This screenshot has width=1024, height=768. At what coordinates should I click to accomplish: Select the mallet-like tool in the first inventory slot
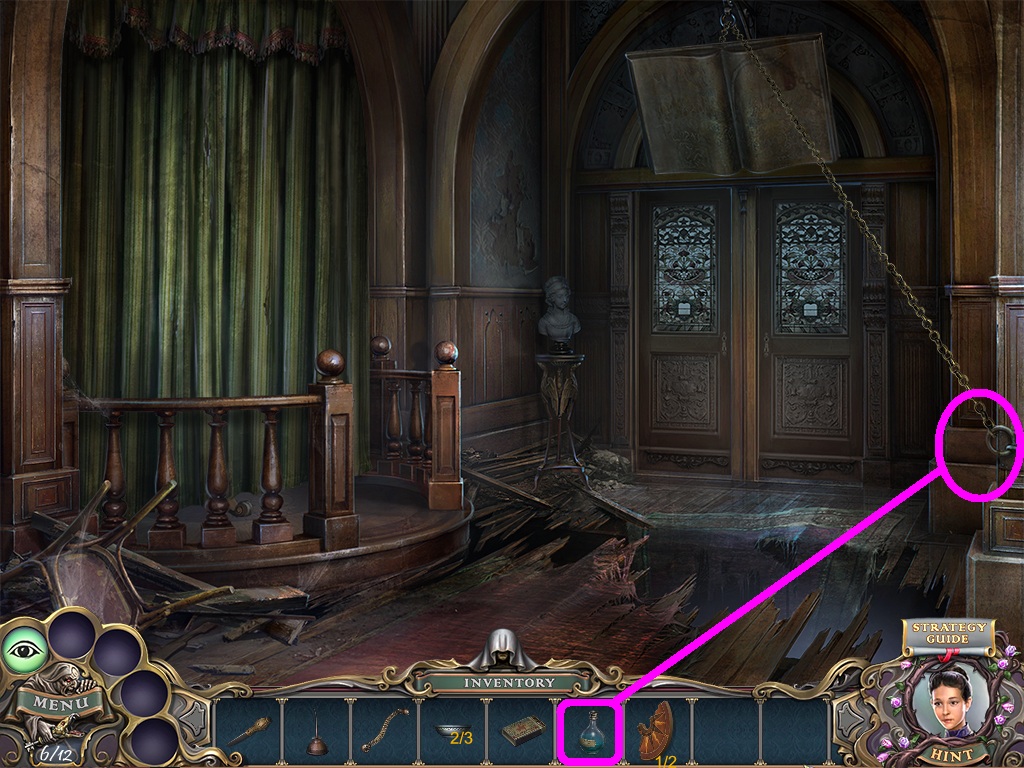coord(250,731)
